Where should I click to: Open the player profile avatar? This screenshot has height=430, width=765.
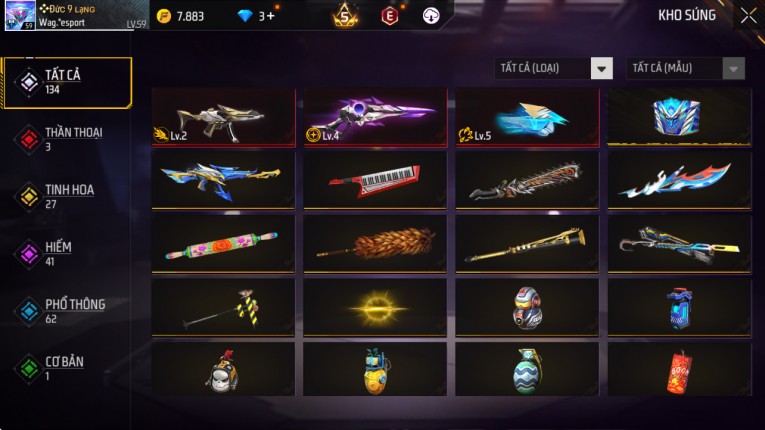pos(20,16)
